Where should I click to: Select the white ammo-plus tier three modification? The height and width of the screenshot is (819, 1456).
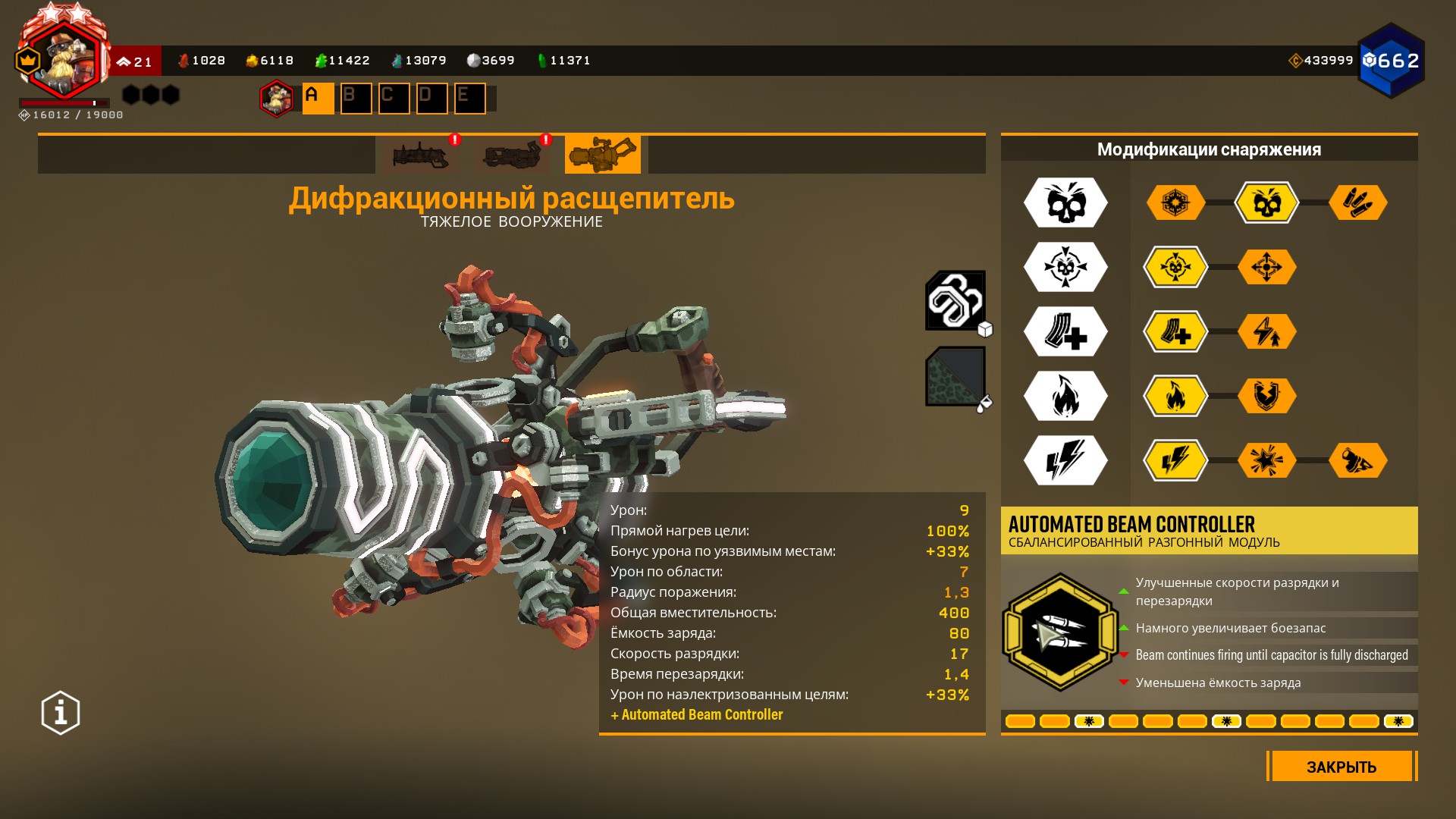tap(1065, 331)
